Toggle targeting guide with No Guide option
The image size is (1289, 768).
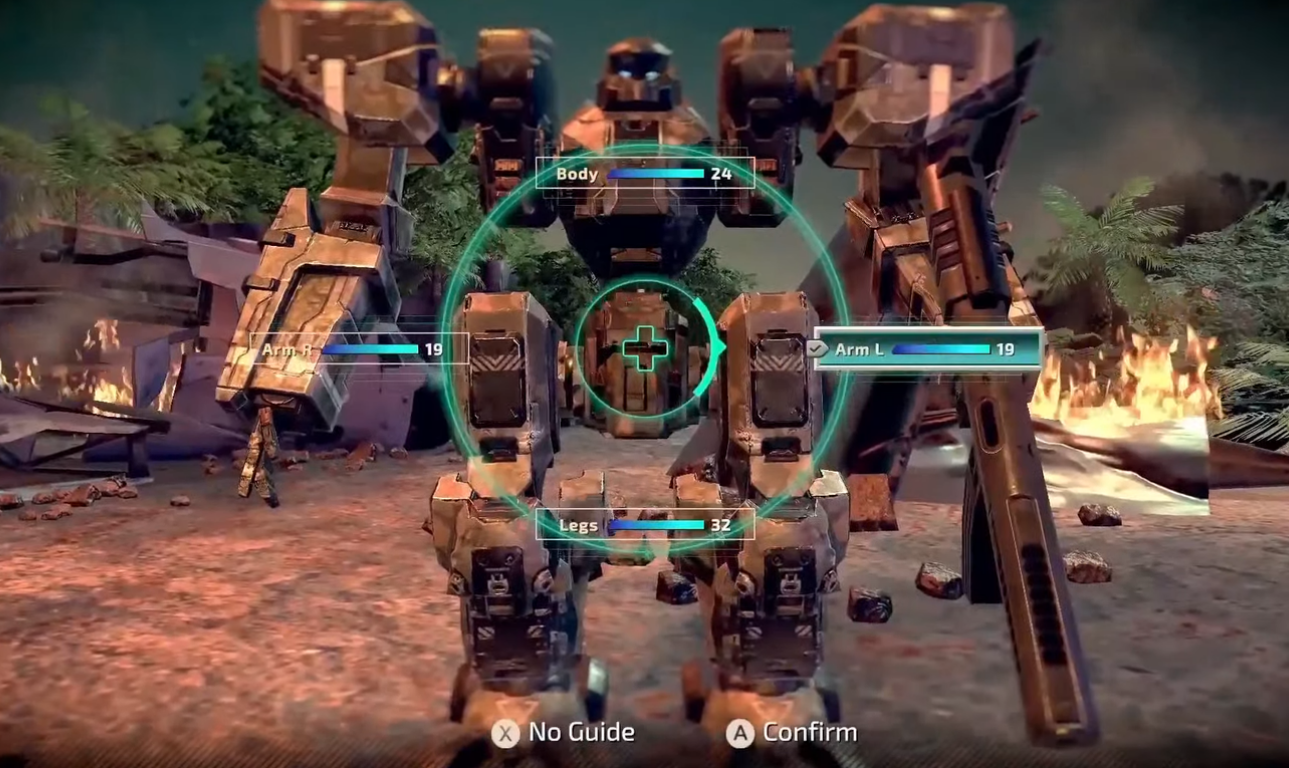565,732
